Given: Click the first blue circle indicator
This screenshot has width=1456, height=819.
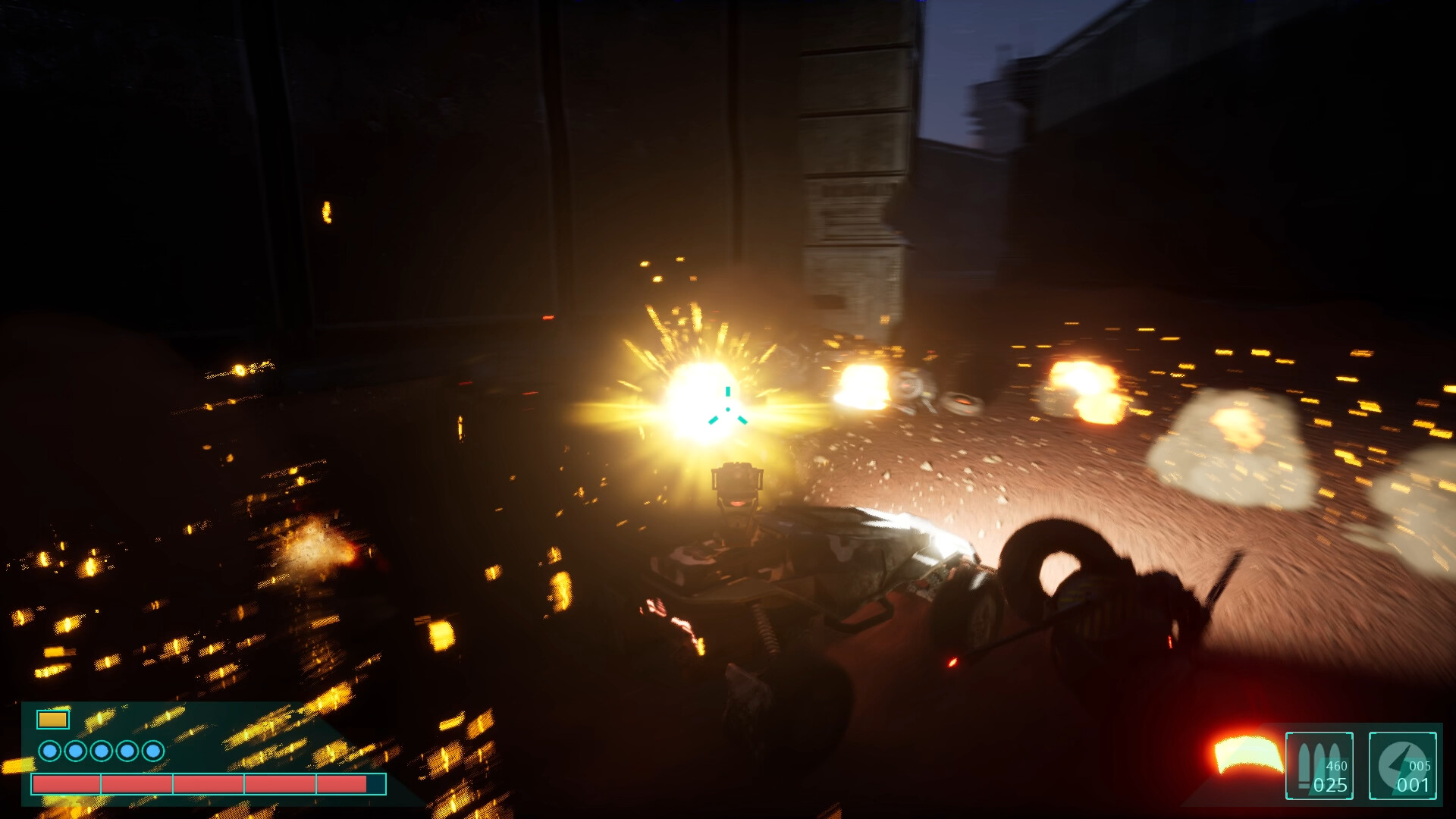Looking at the screenshot, I should point(49,752).
